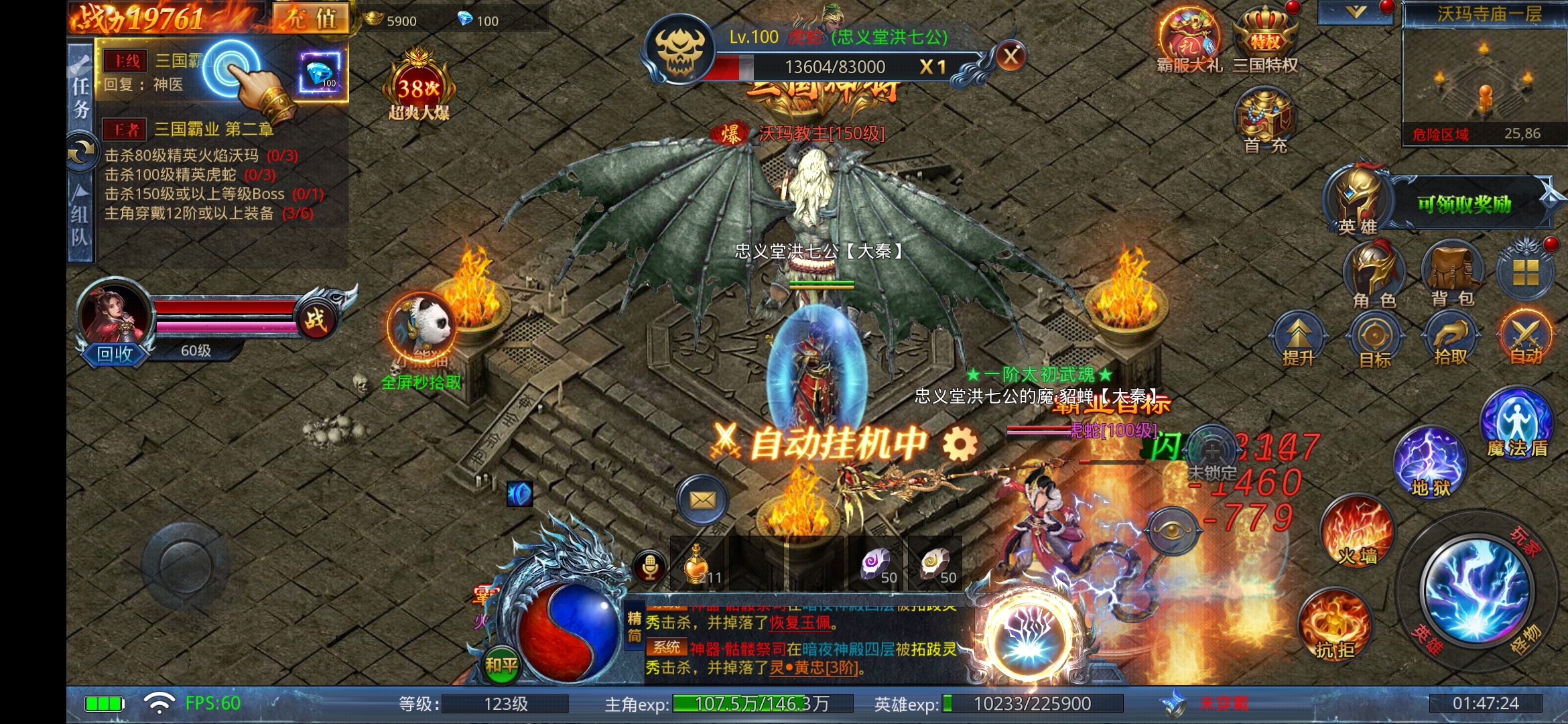Tap the 提升 upgrade button
This screenshot has width=1568, height=724.
(x=1299, y=339)
